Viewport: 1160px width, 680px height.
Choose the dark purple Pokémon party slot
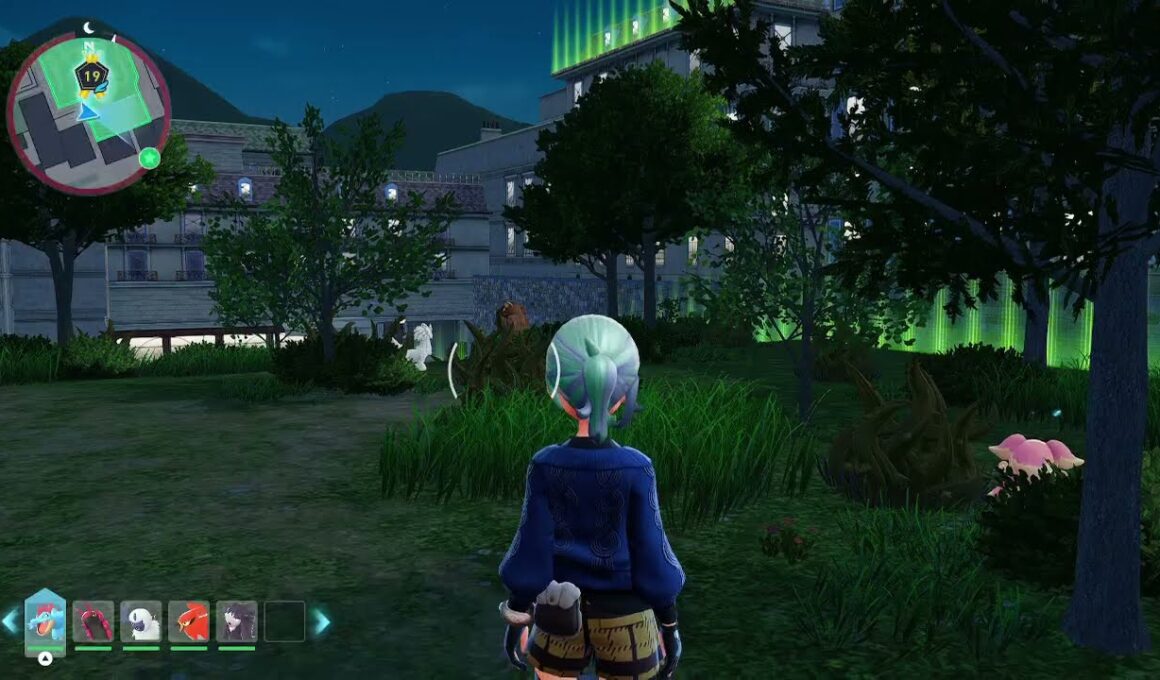tap(237, 621)
